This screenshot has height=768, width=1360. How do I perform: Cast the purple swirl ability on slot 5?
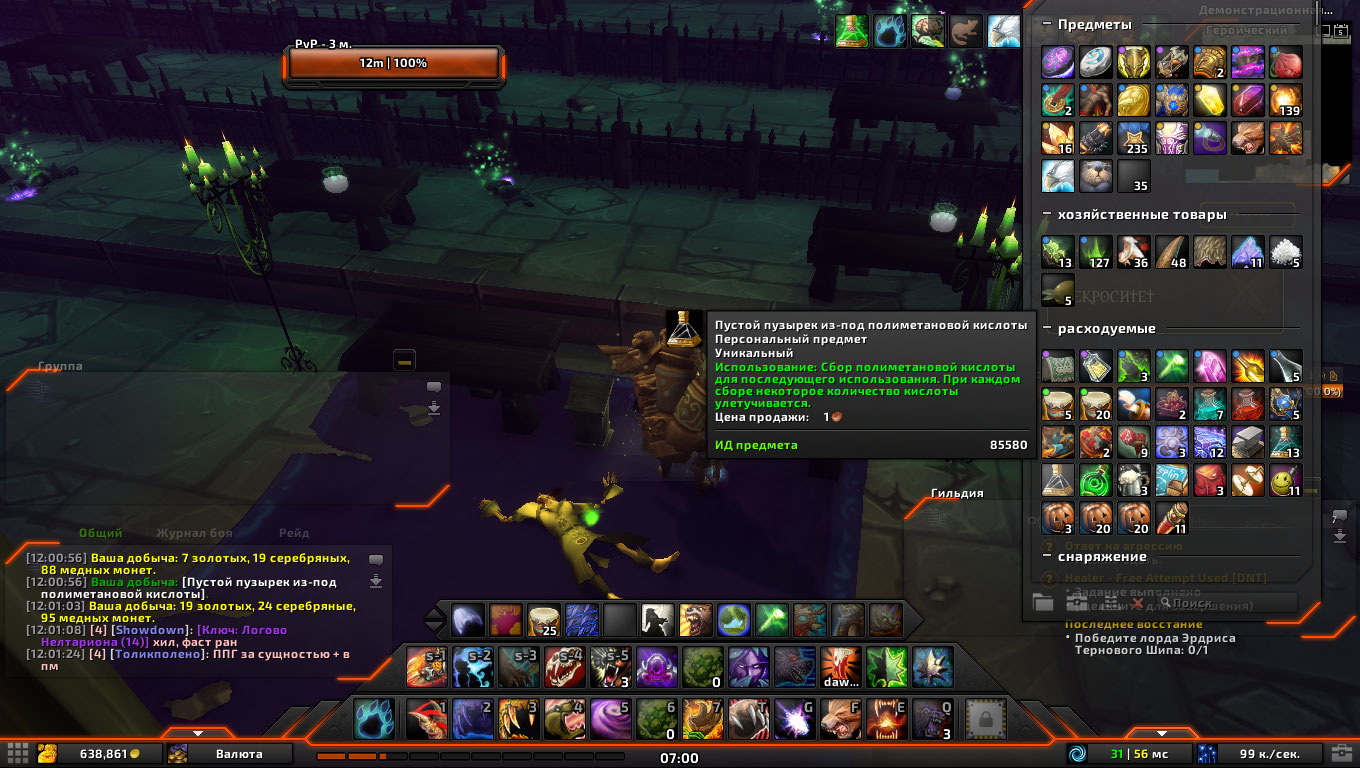pos(609,718)
